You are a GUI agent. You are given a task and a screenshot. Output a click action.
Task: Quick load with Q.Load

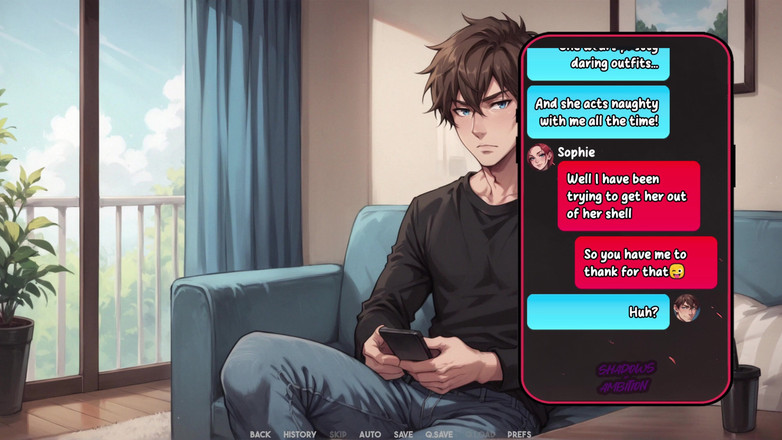(479, 434)
